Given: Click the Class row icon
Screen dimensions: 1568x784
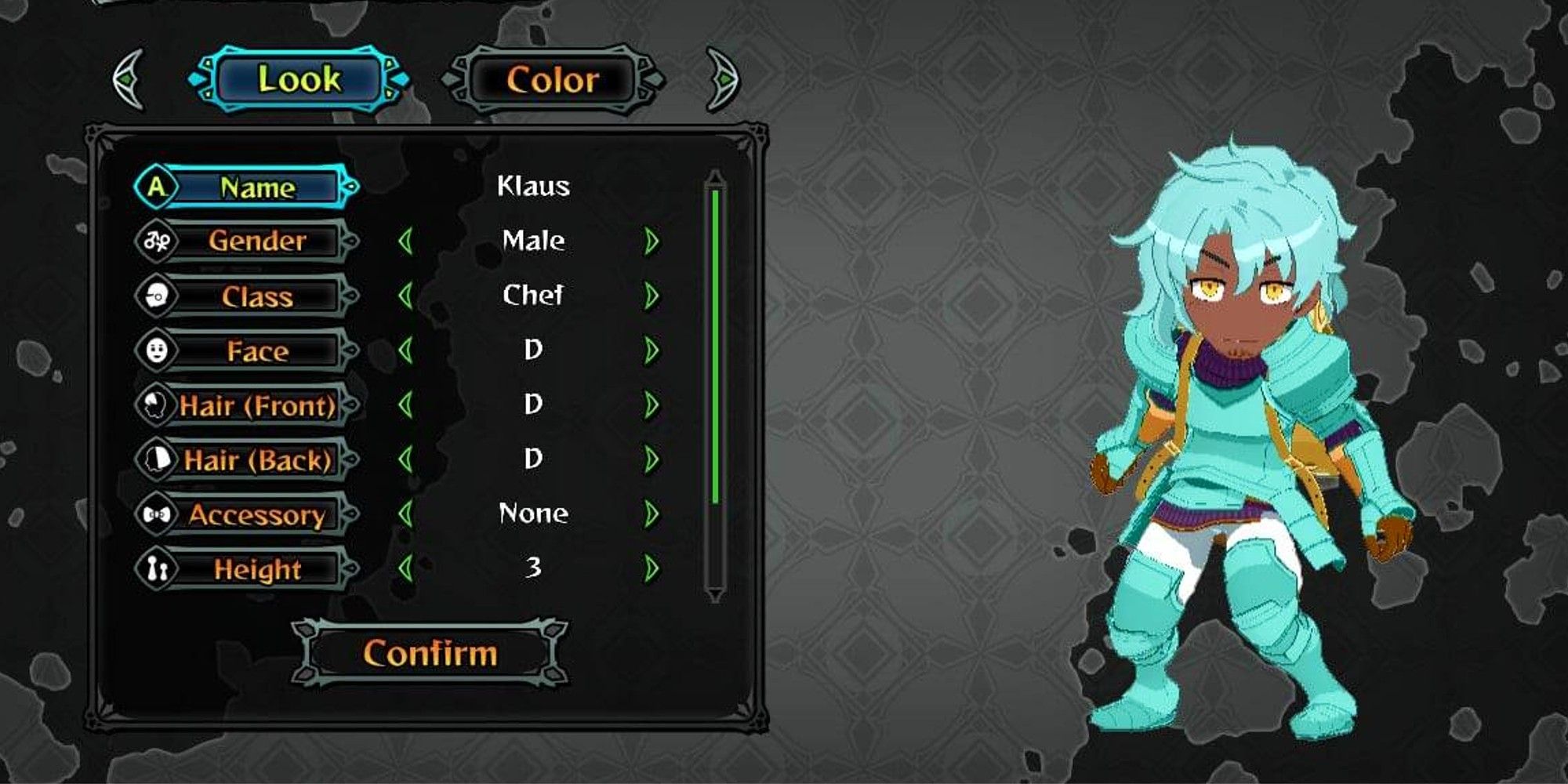Looking at the screenshot, I should 158,296.
